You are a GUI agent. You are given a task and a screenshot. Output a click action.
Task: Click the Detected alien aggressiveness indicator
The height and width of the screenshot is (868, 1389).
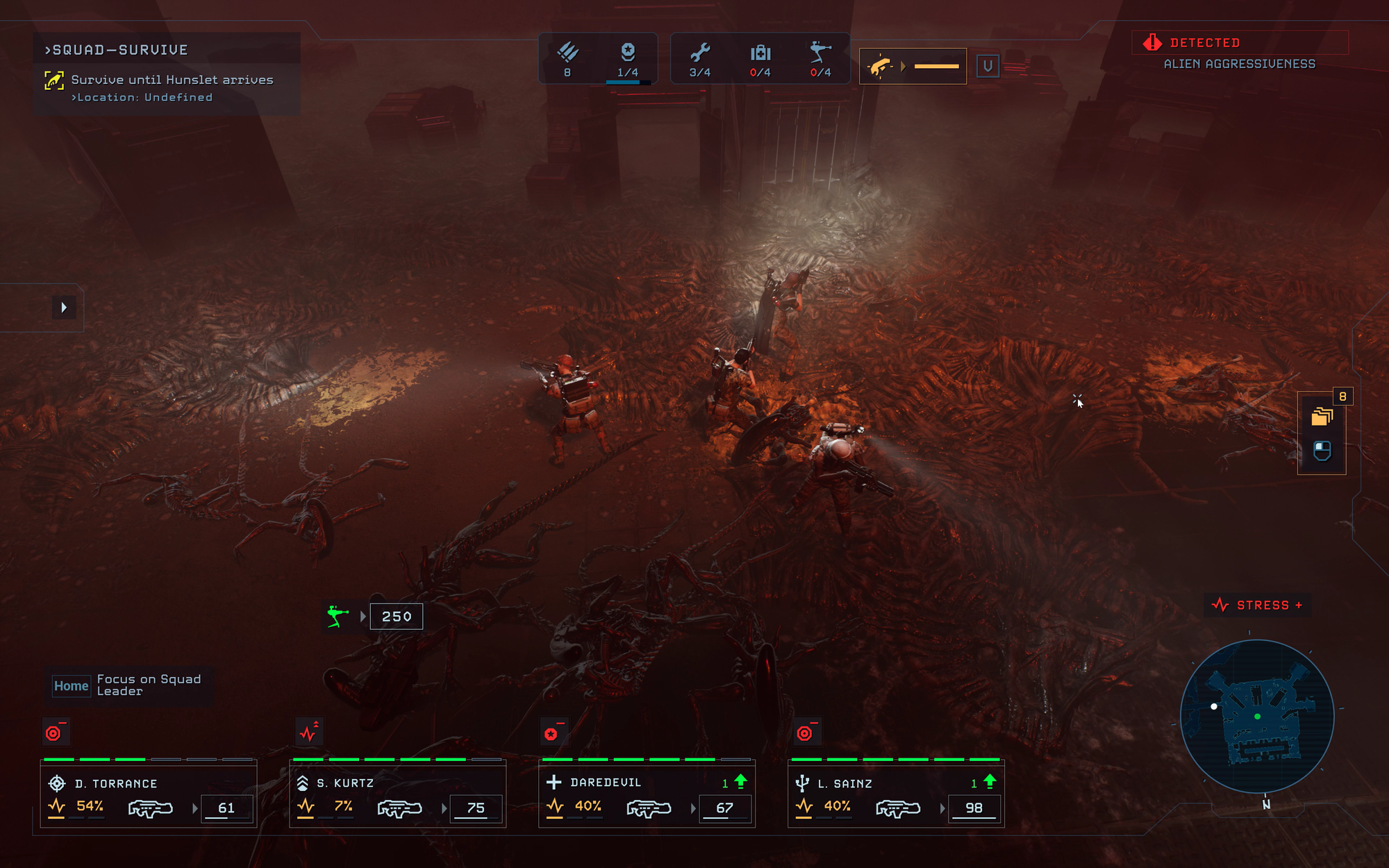1240,52
